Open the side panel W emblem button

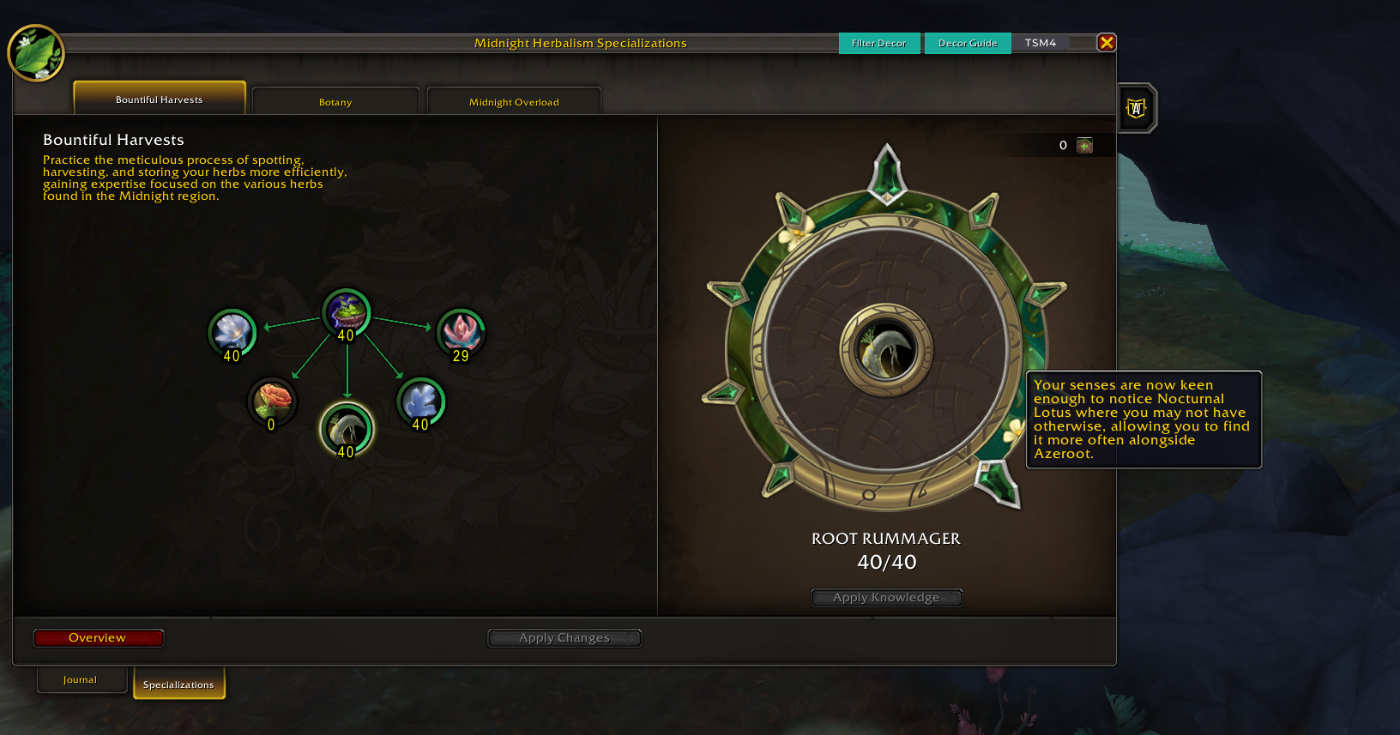click(1136, 108)
